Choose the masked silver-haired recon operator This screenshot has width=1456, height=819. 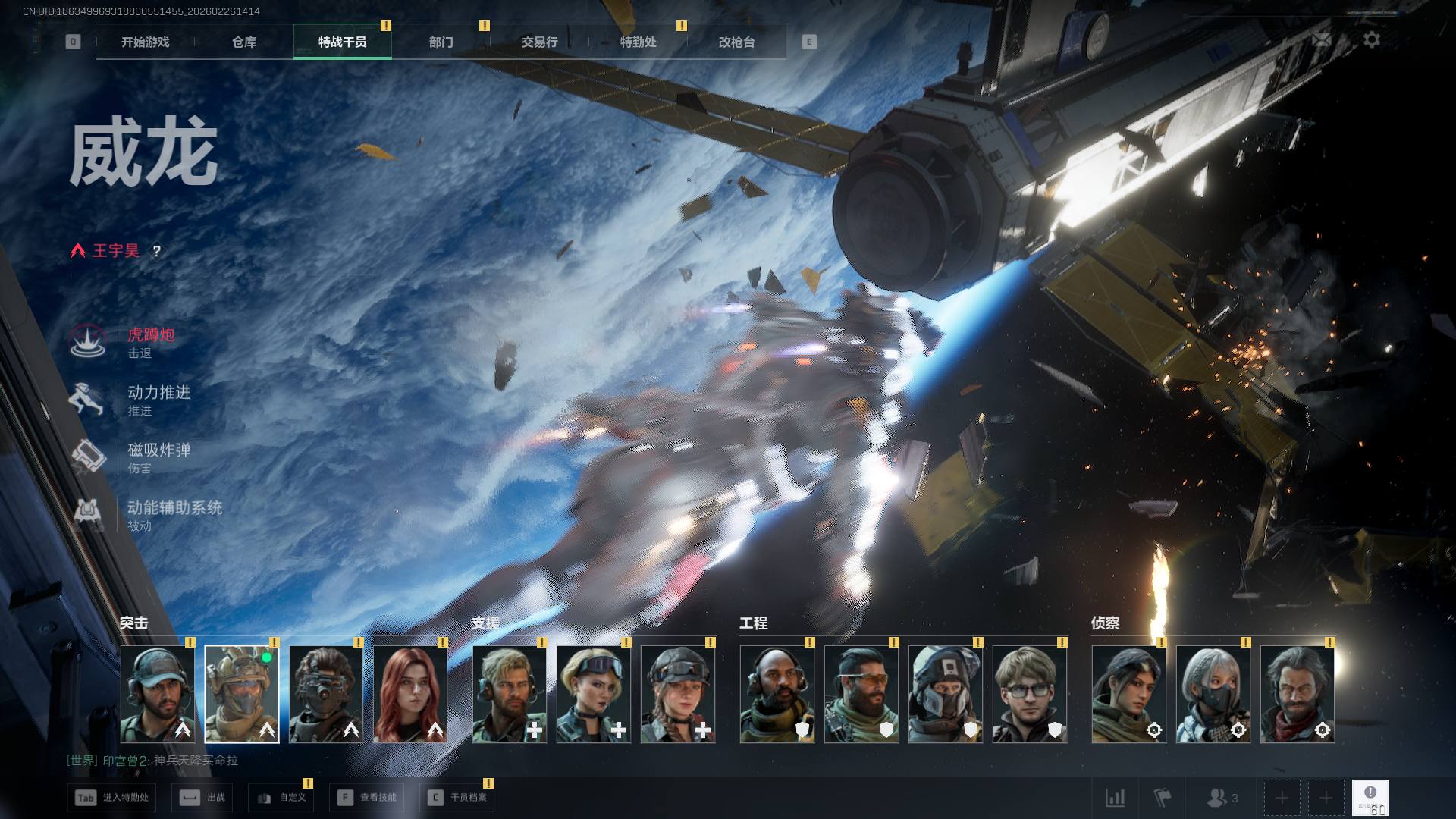(x=1213, y=694)
